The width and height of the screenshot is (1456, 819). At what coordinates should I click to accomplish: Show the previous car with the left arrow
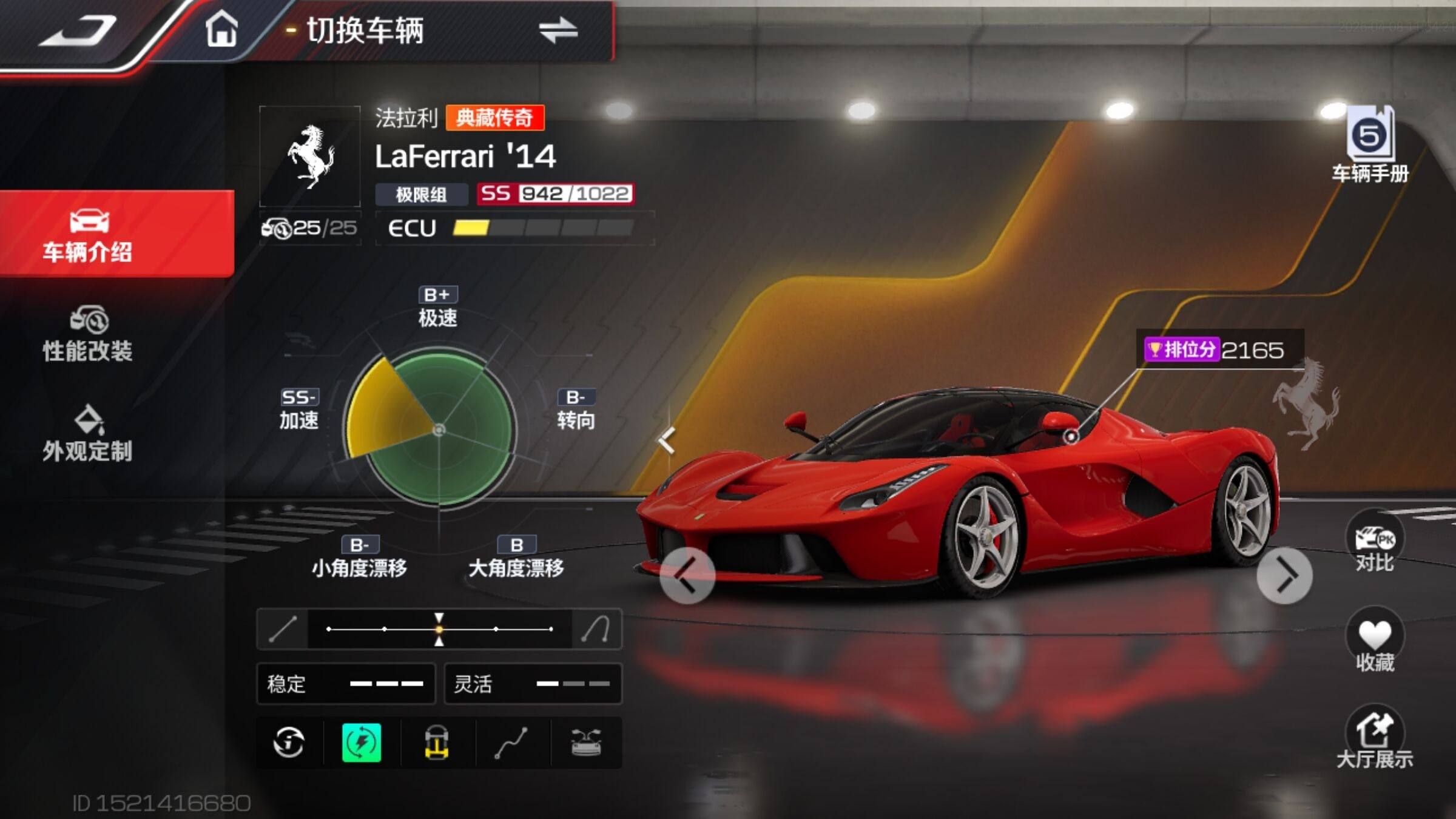click(687, 575)
